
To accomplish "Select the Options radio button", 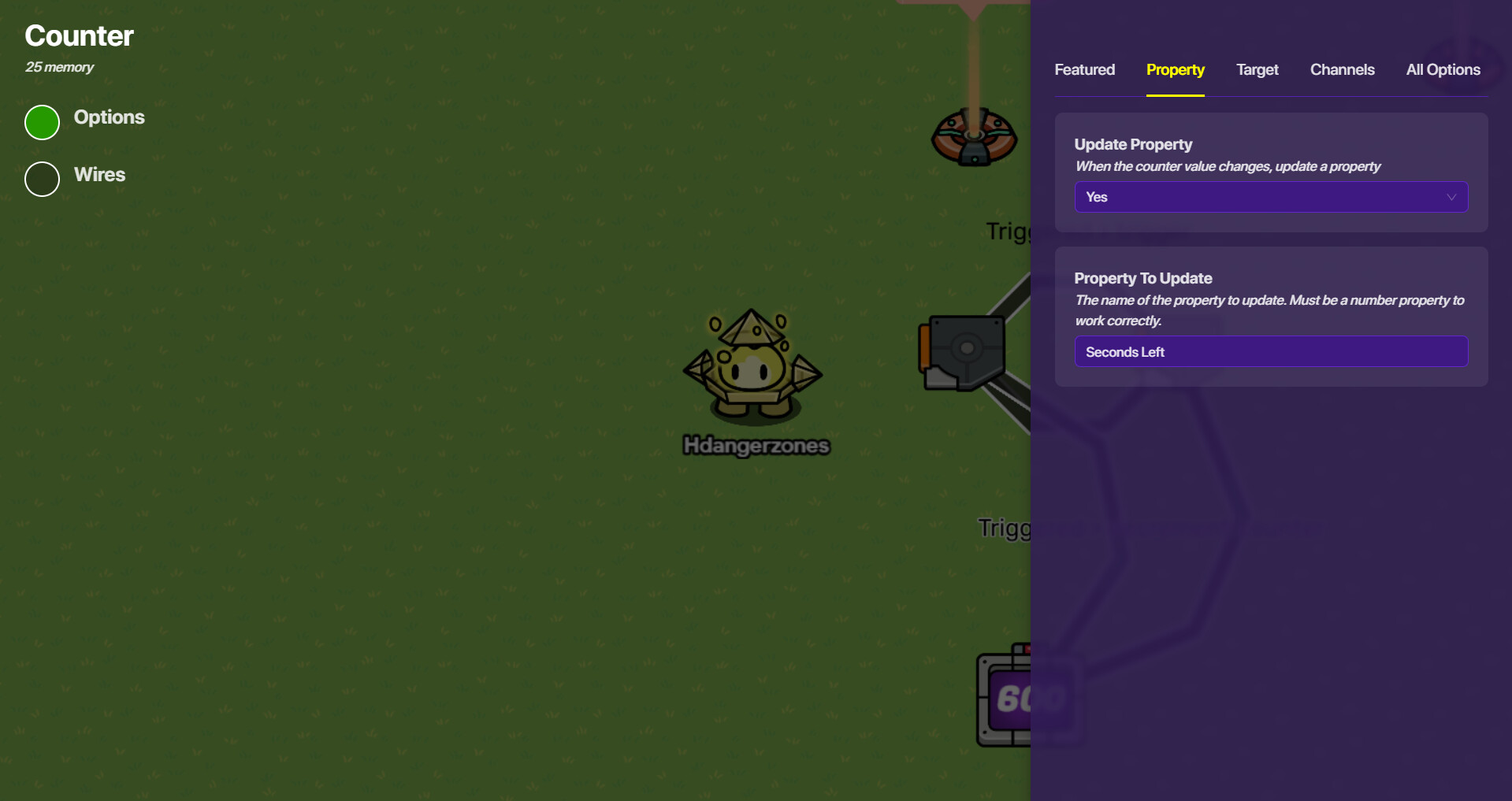I will [43, 122].
